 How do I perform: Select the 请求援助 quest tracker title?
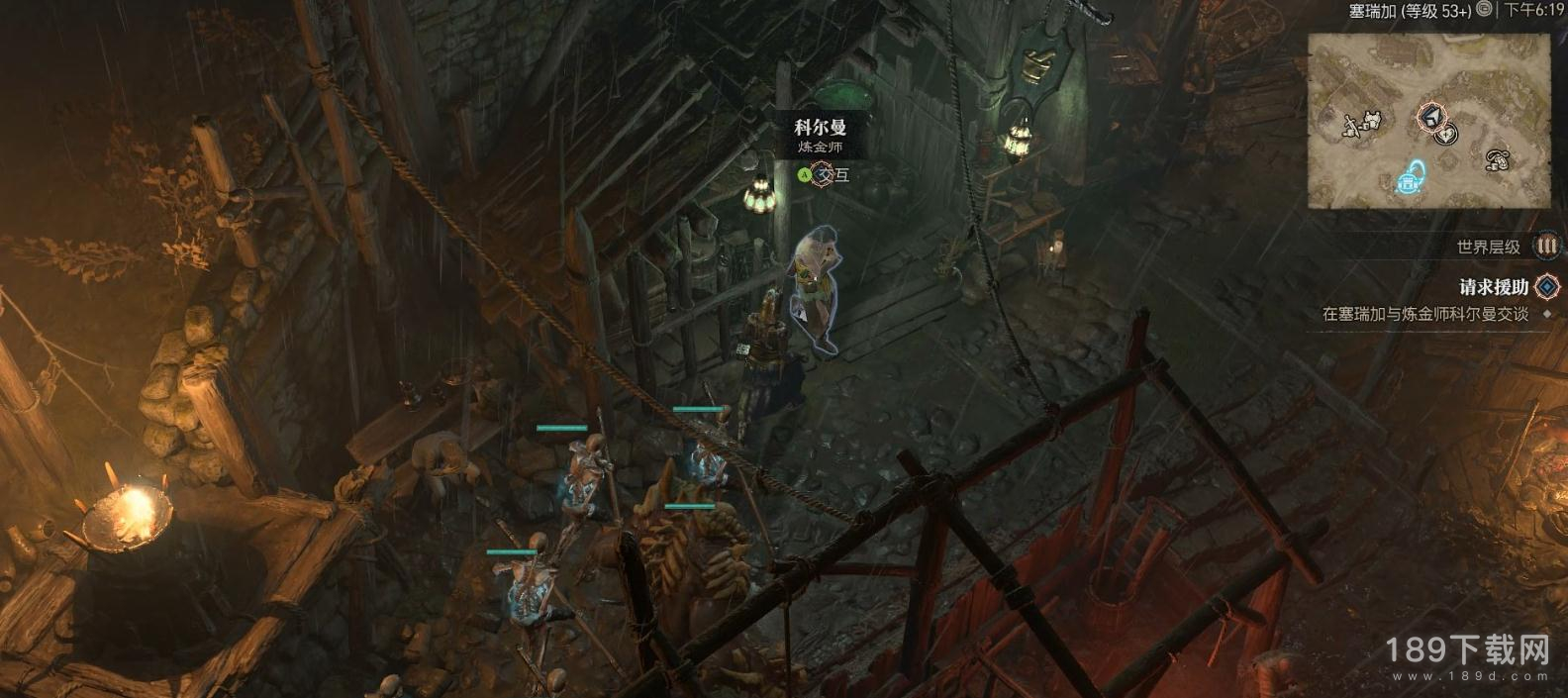click(1494, 287)
